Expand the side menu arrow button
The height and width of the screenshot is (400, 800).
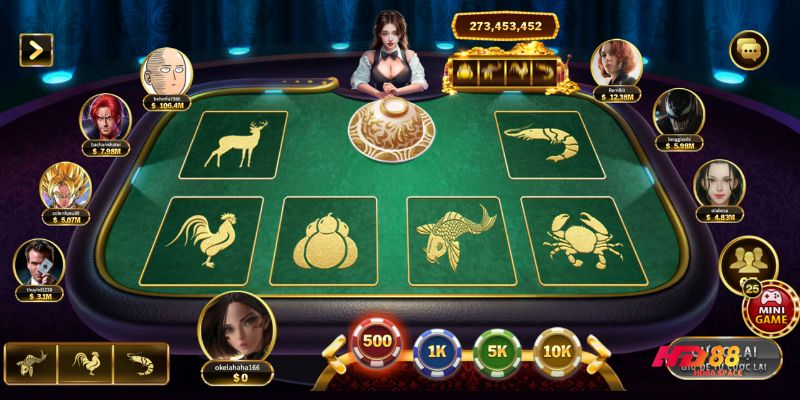pyautogui.click(x=36, y=50)
